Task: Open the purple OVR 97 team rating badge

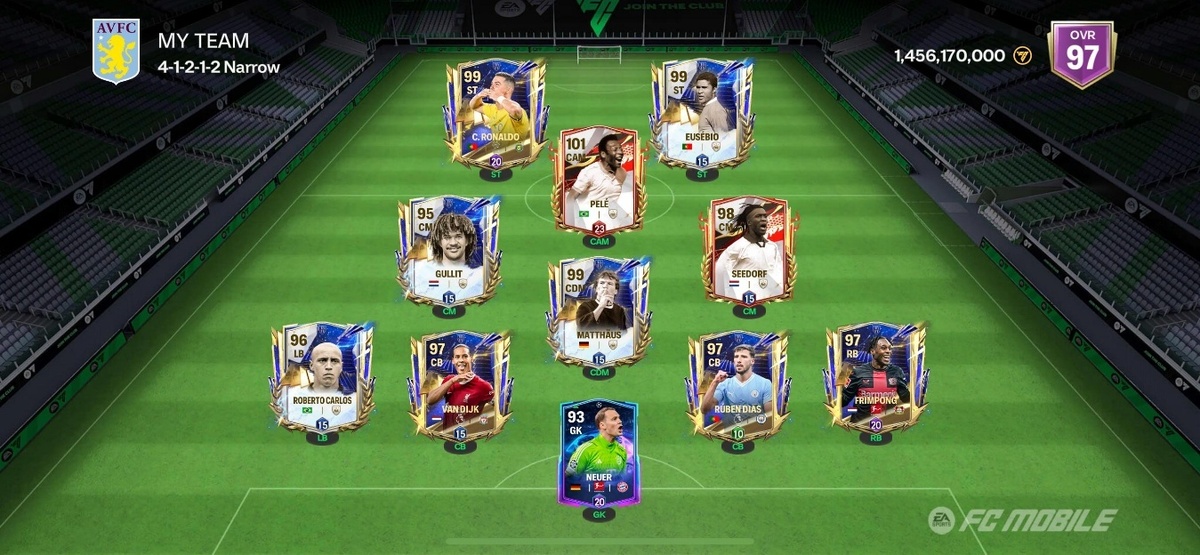Action: click(x=1081, y=55)
